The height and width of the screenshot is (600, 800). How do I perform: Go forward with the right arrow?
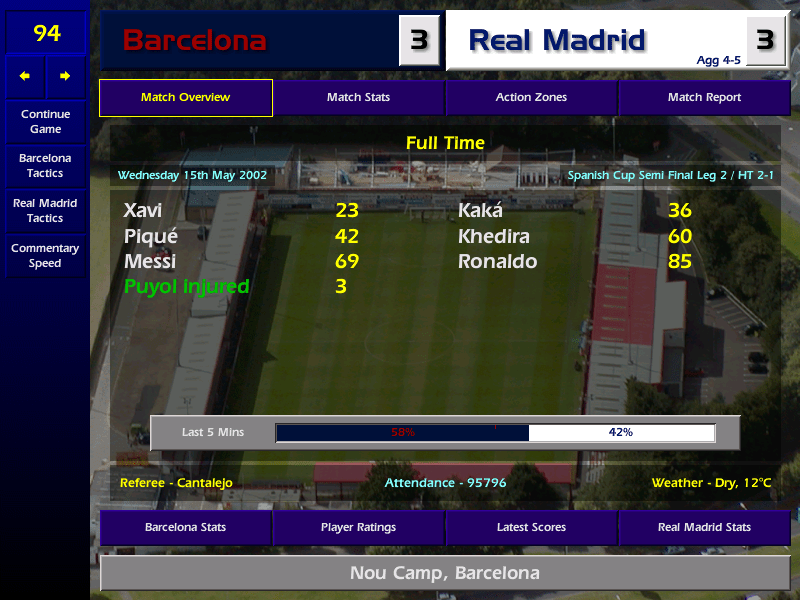(x=65, y=76)
